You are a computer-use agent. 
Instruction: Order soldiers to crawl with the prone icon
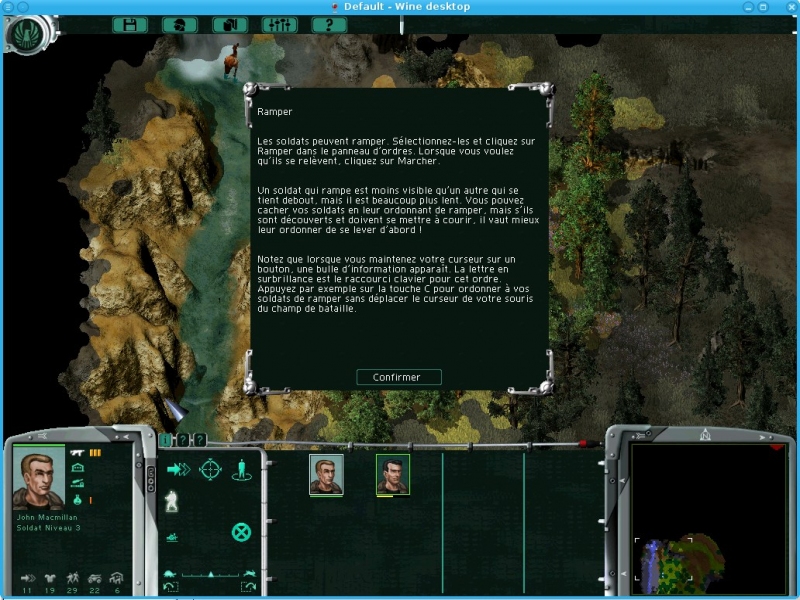tap(172, 537)
